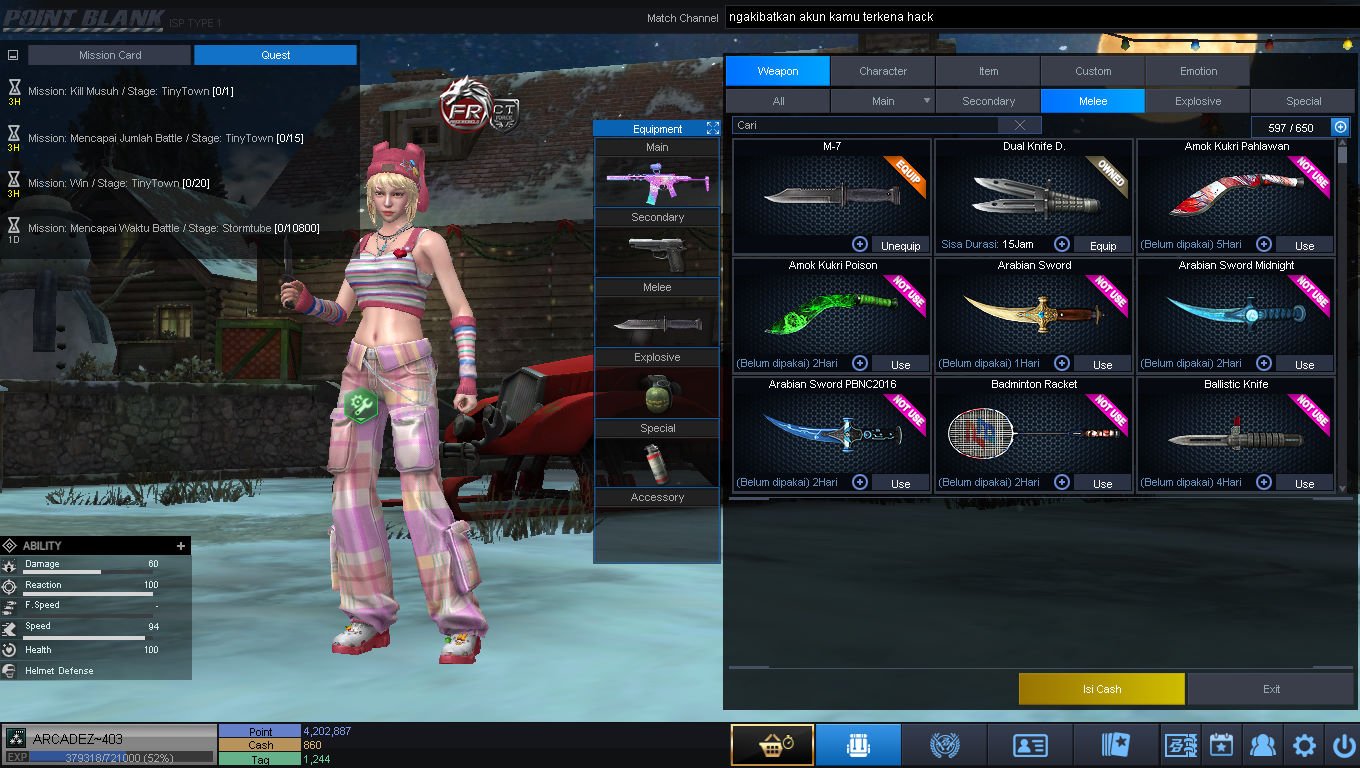Switch to the Mission Card tab
The height and width of the screenshot is (768, 1360).
[x=110, y=55]
